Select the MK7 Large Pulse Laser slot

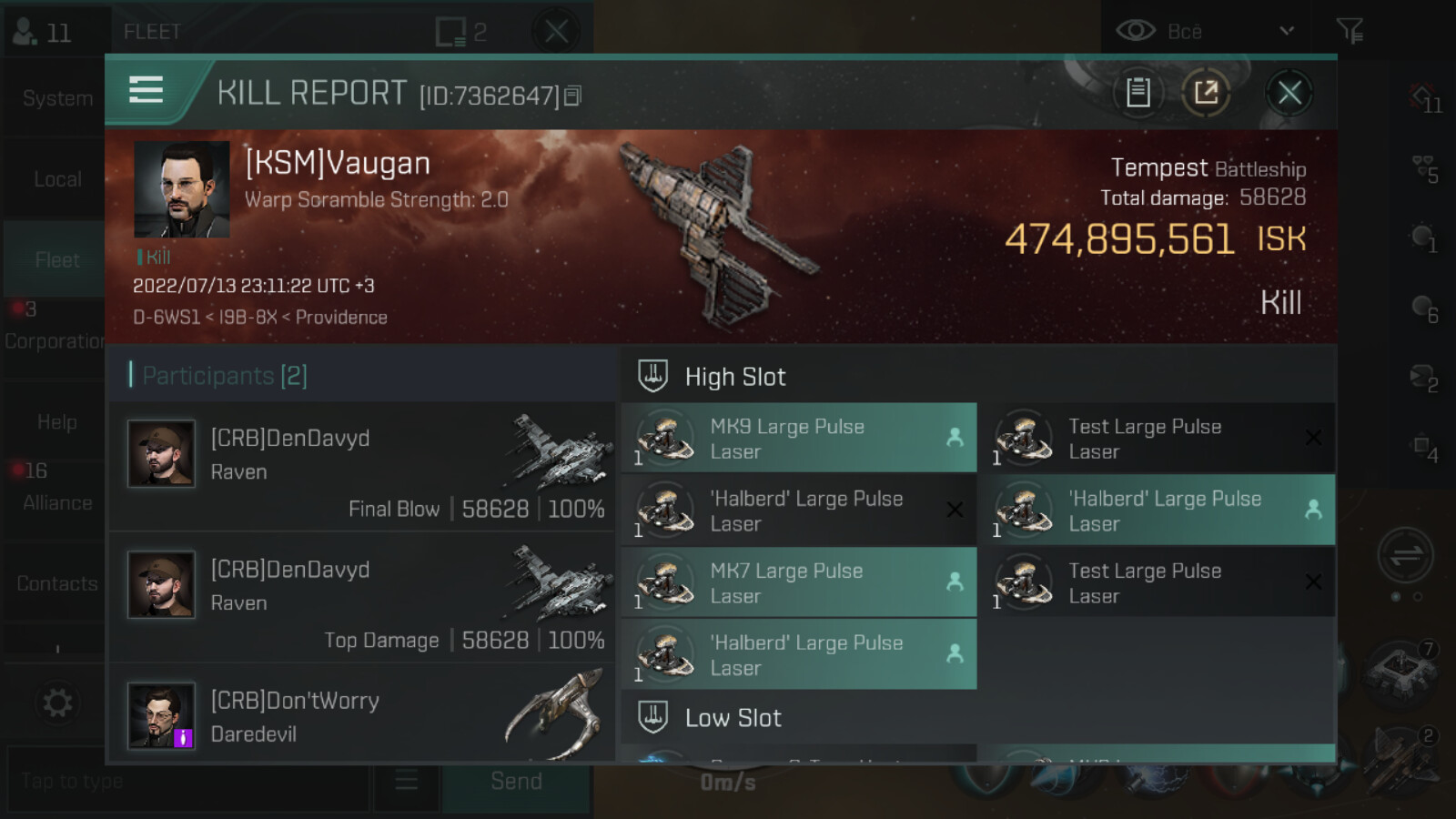(x=799, y=582)
